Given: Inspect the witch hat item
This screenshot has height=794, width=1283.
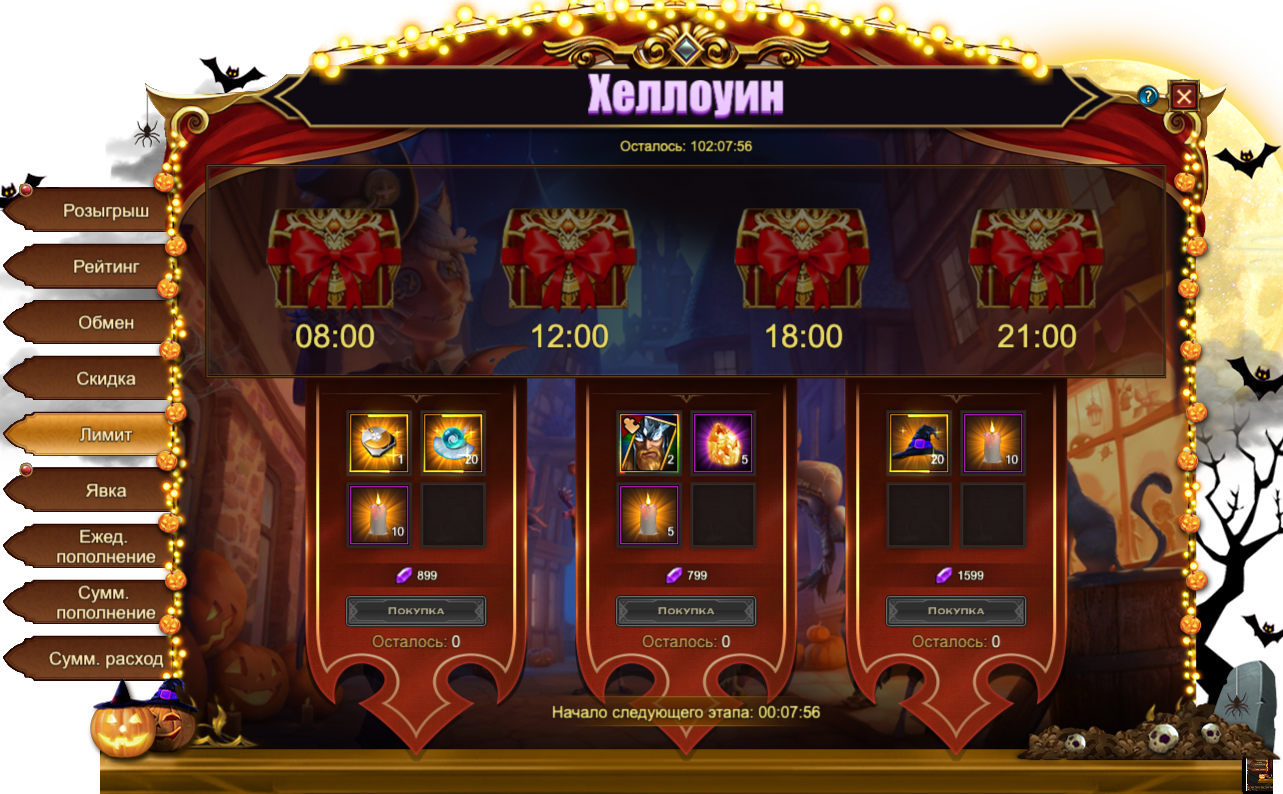Looking at the screenshot, I should pos(919,442).
